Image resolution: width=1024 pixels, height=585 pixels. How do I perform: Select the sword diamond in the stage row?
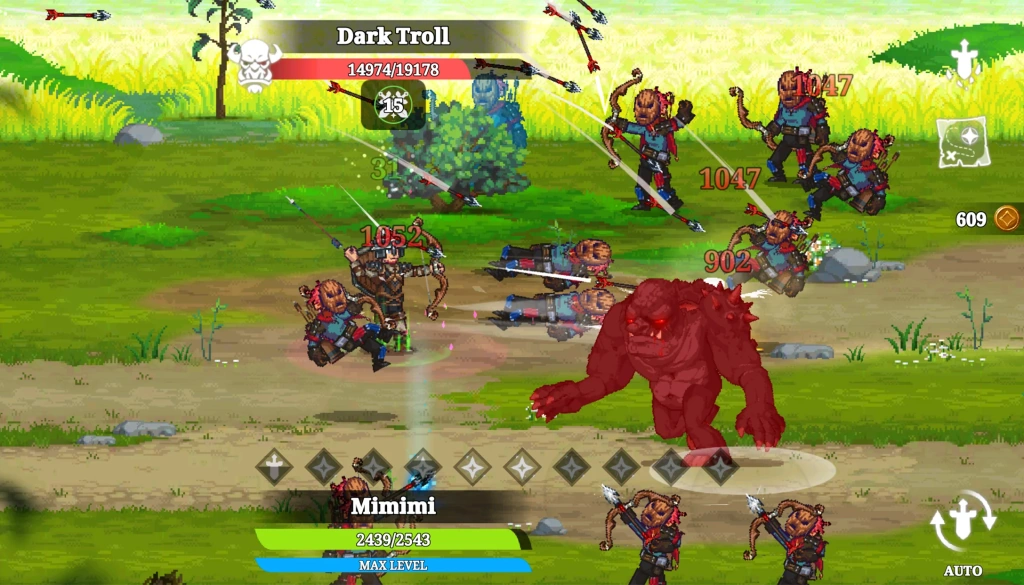(274, 466)
